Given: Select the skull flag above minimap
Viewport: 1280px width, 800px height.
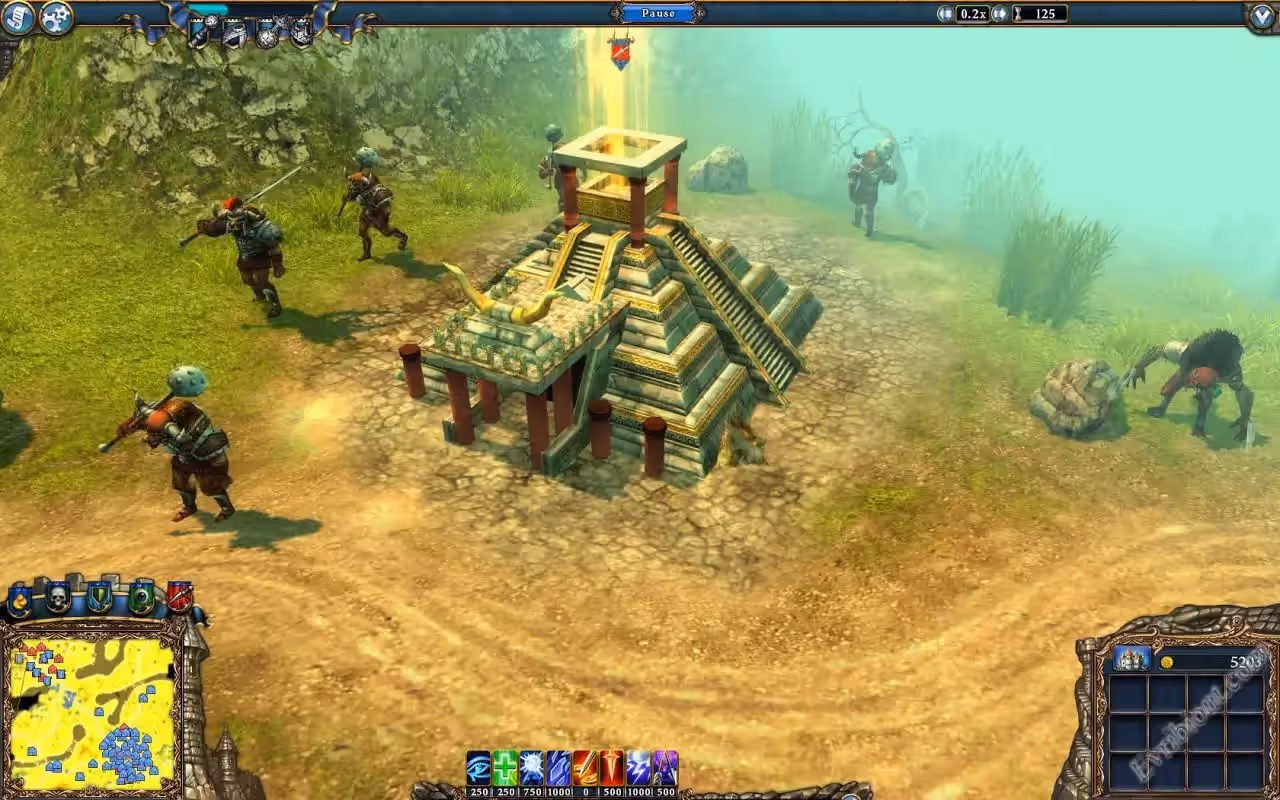Looking at the screenshot, I should click(x=58, y=598).
